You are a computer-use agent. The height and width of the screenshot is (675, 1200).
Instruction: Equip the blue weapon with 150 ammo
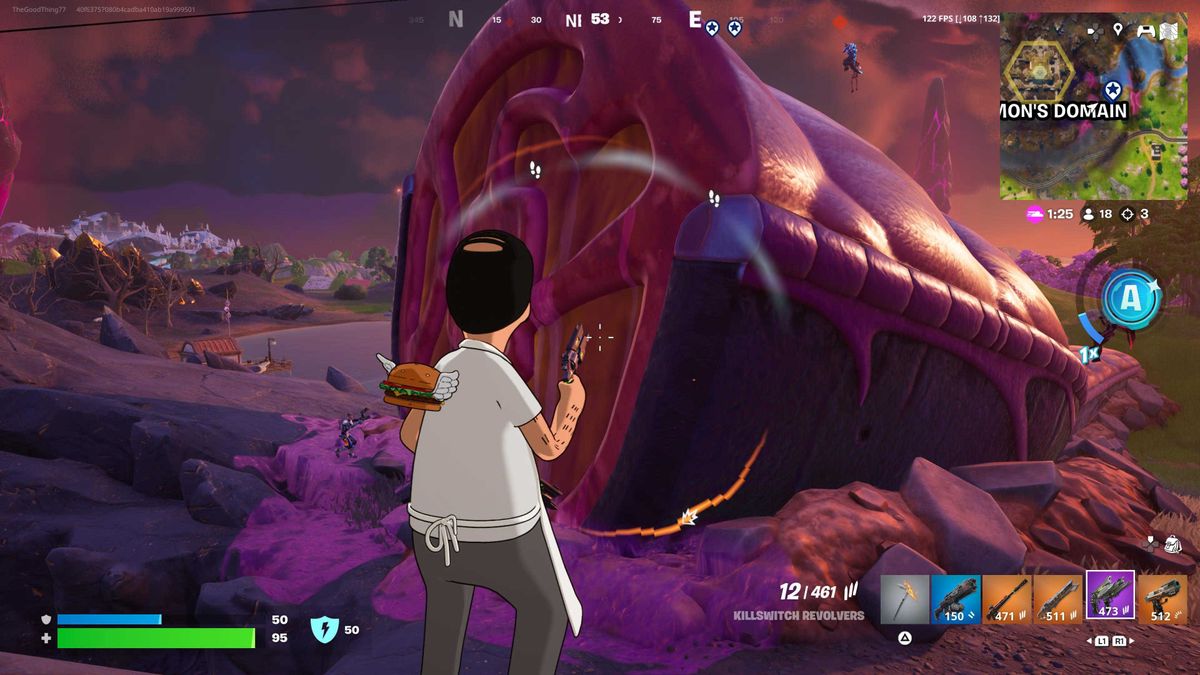[955, 599]
